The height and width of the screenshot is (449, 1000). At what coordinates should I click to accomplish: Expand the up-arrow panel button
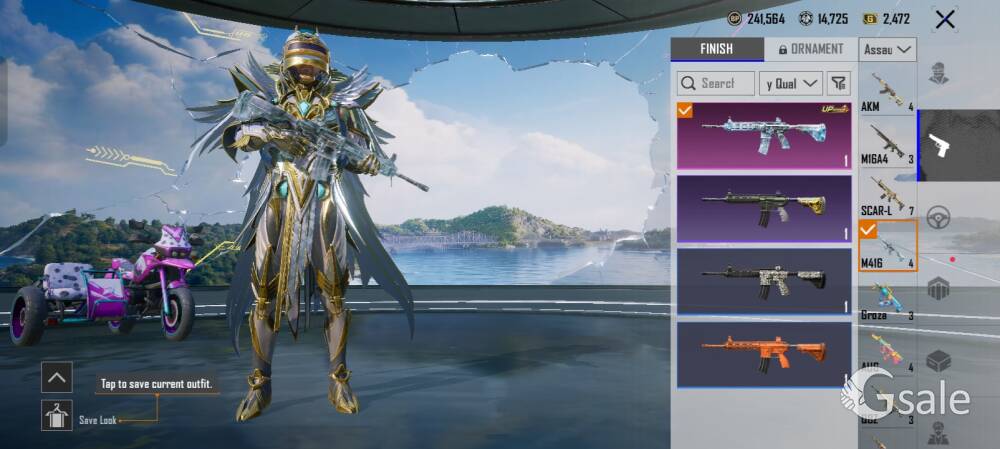(x=56, y=377)
